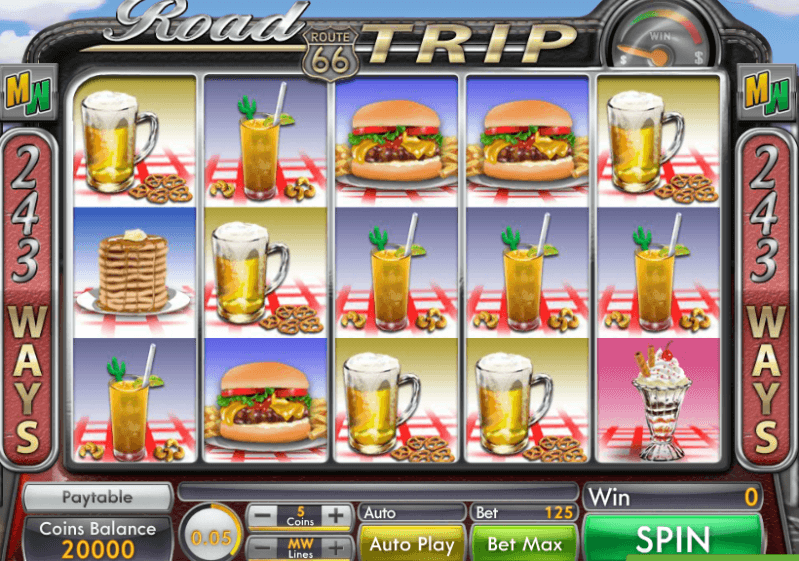Decrease the number of Coins with minus

[x=261, y=516]
